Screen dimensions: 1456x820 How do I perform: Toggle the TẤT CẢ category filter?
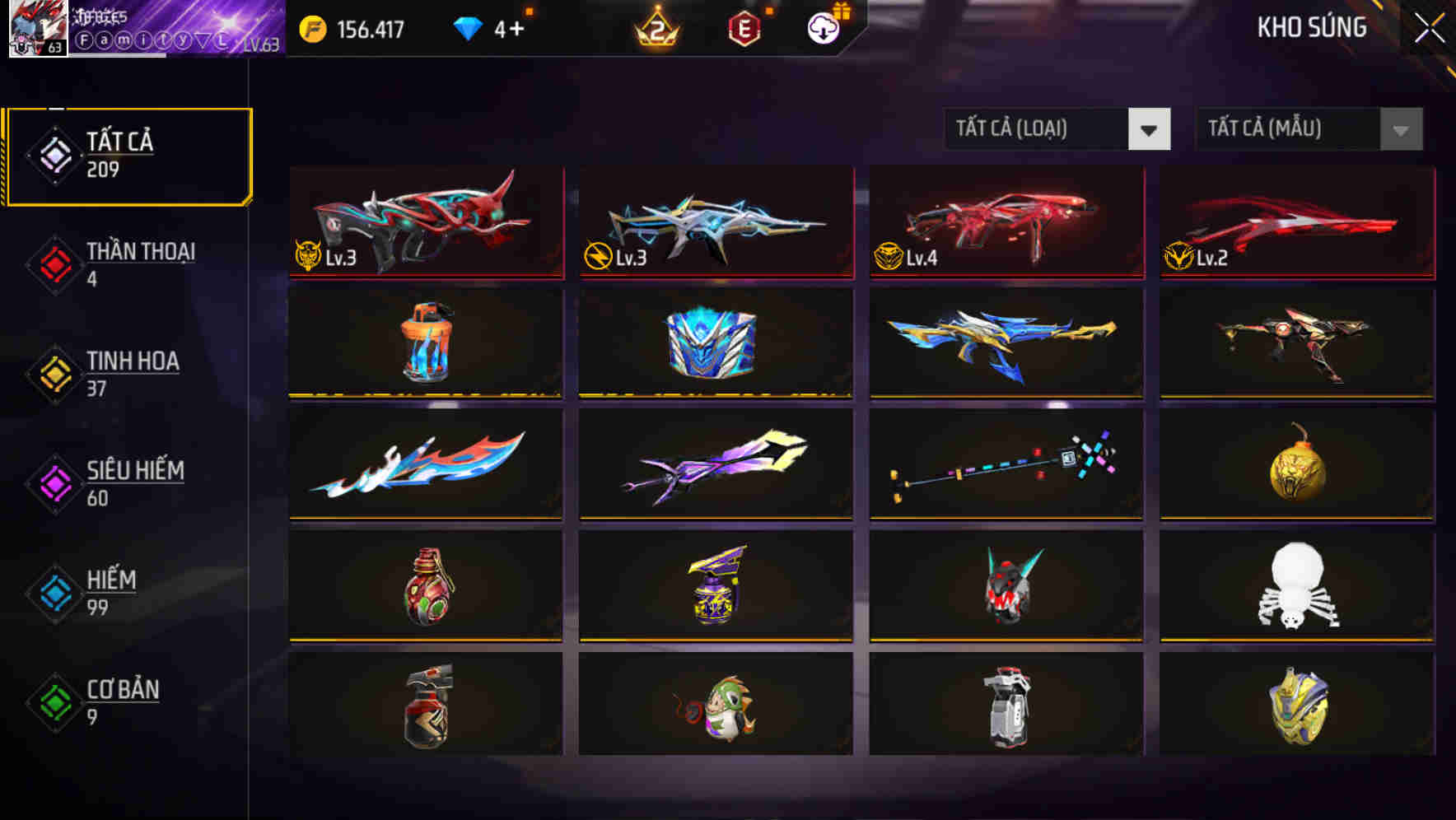[128, 155]
